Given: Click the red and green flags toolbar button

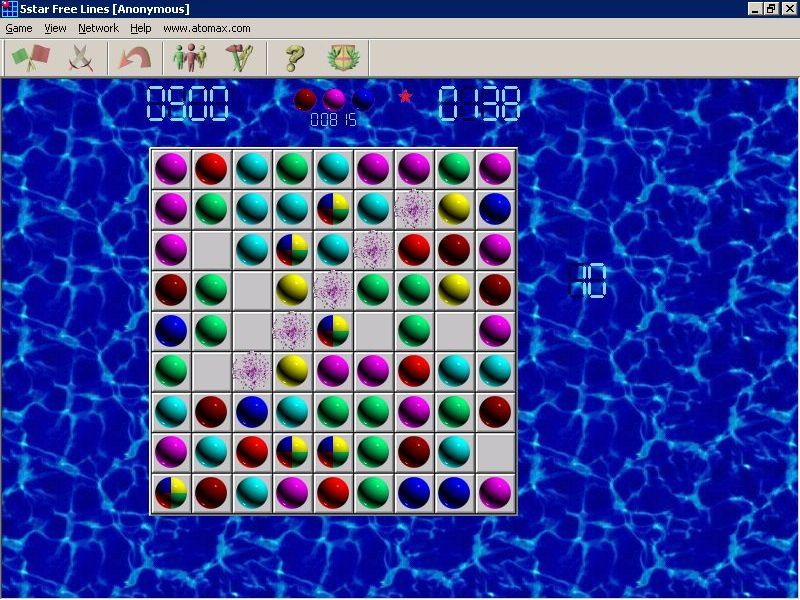Looking at the screenshot, I should point(30,58).
